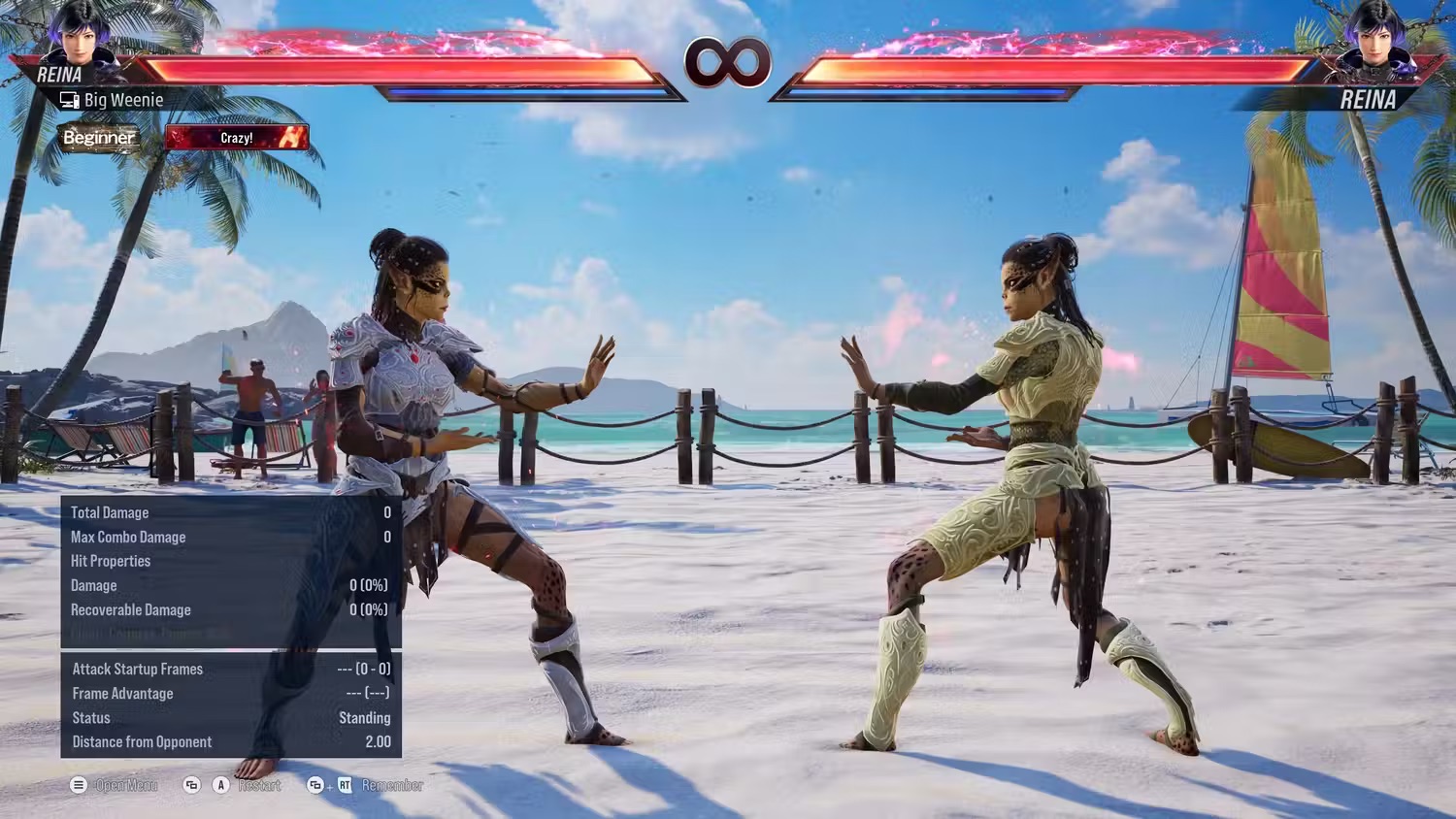This screenshot has height=819, width=1456.
Task: Click the hamburger Open Menu icon
Action: tap(78, 785)
